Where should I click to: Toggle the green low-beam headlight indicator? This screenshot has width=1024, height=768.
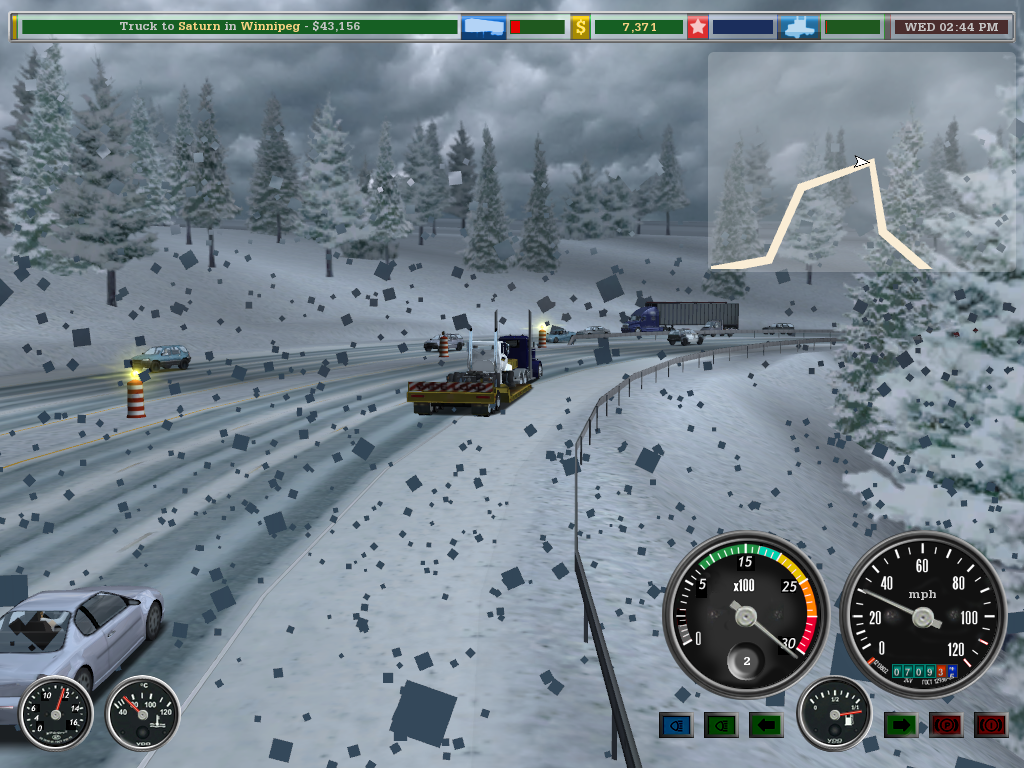tap(721, 725)
